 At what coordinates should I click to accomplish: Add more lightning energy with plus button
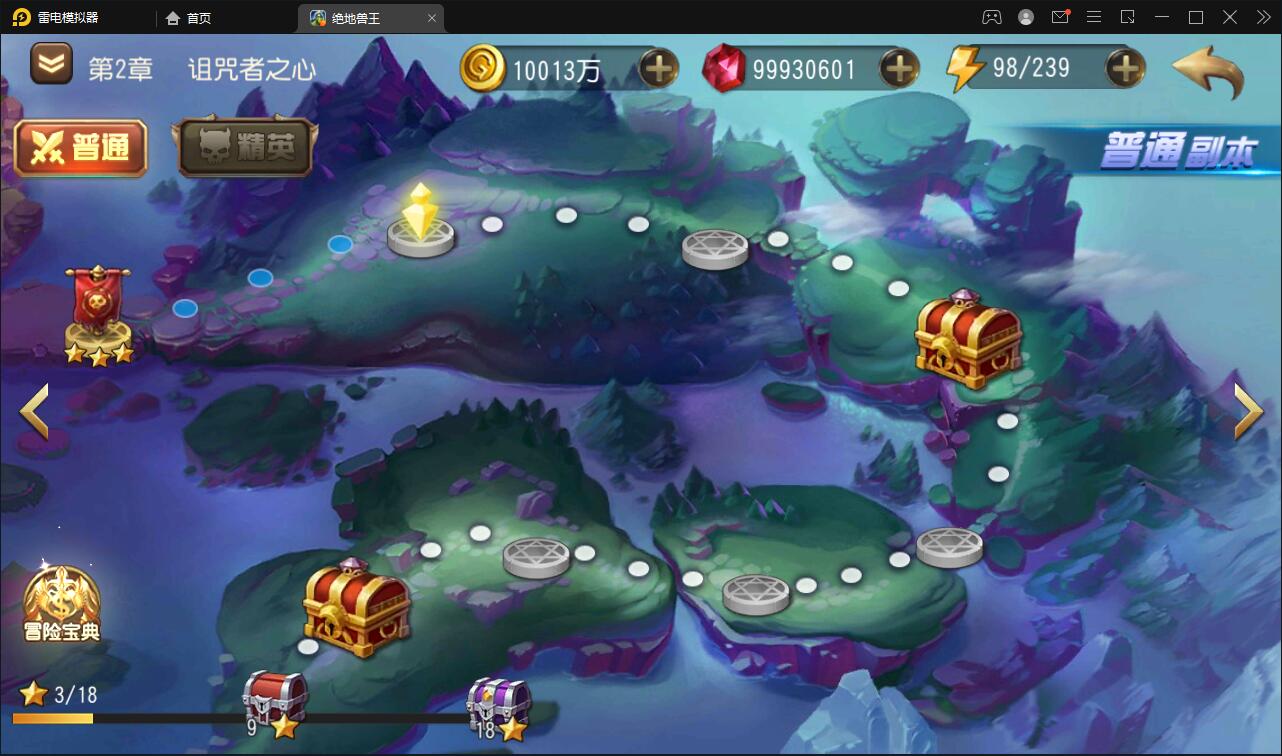tap(1125, 68)
